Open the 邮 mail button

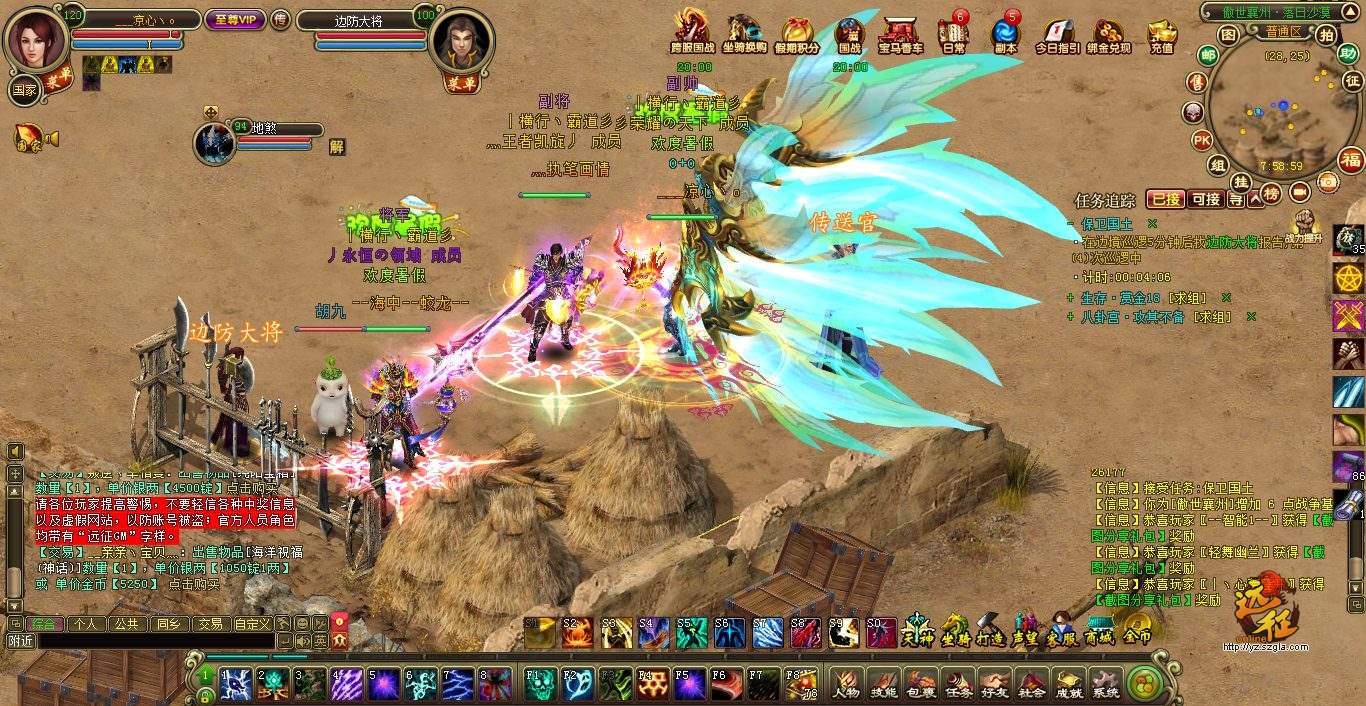tap(1208, 56)
